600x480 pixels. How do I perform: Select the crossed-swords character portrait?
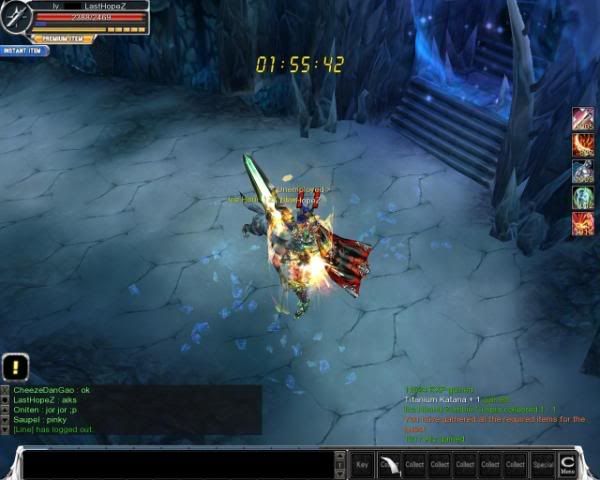point(15,17)
